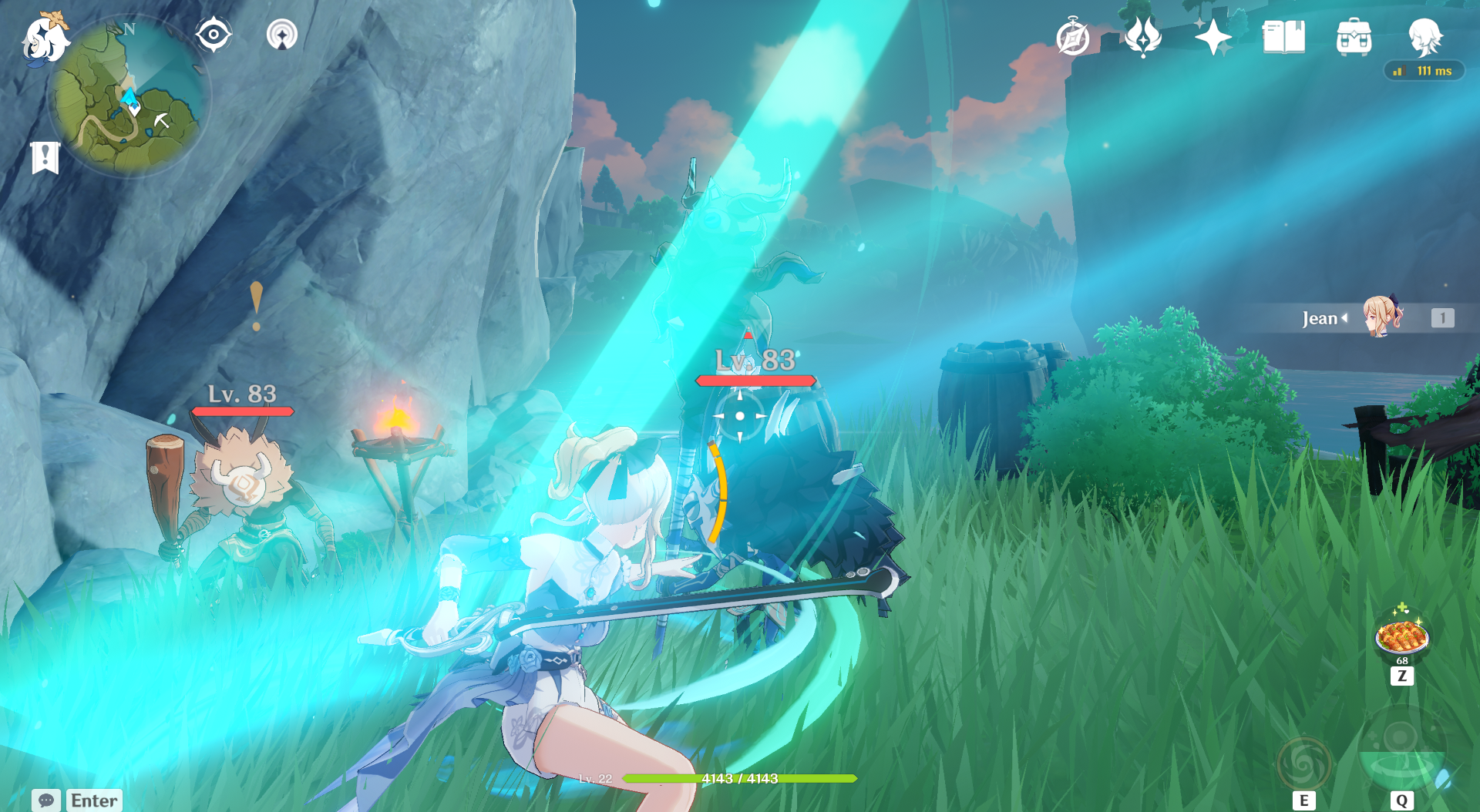Activate the Elemental Skill swirl icon

1303,763
